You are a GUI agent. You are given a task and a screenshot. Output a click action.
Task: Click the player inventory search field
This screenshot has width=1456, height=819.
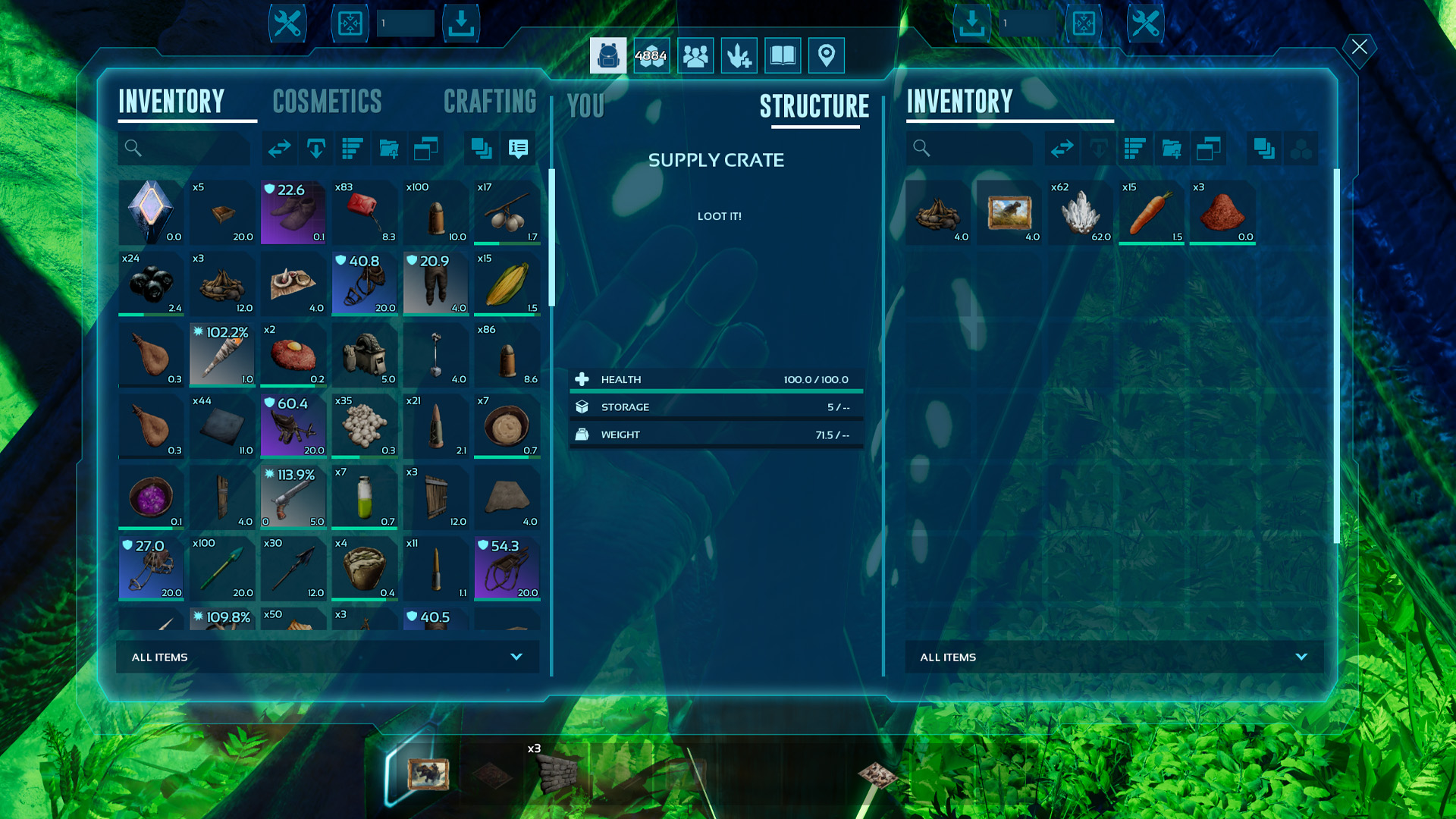[x=184, y=149]
